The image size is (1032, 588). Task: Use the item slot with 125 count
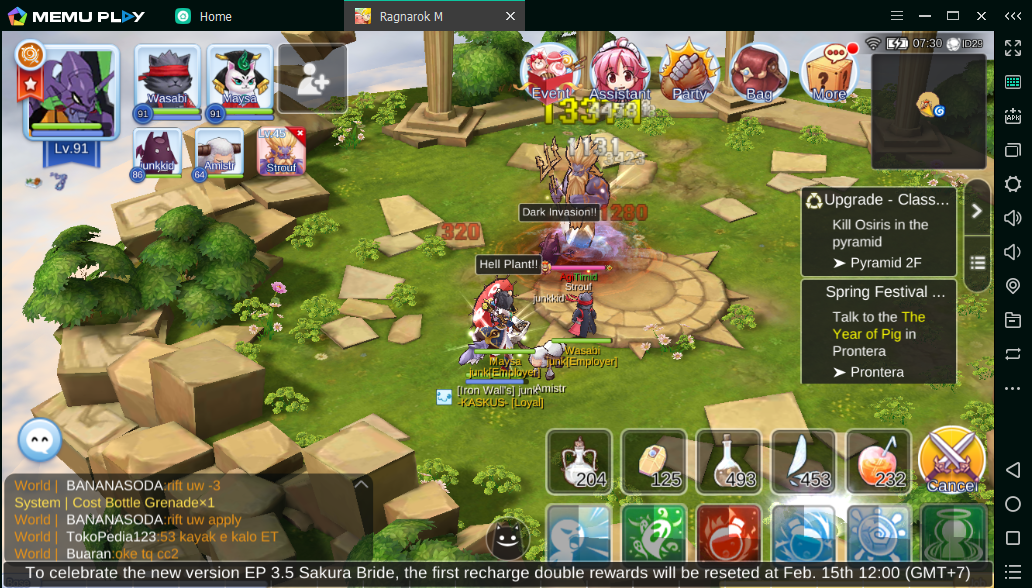tap(654, 462)
